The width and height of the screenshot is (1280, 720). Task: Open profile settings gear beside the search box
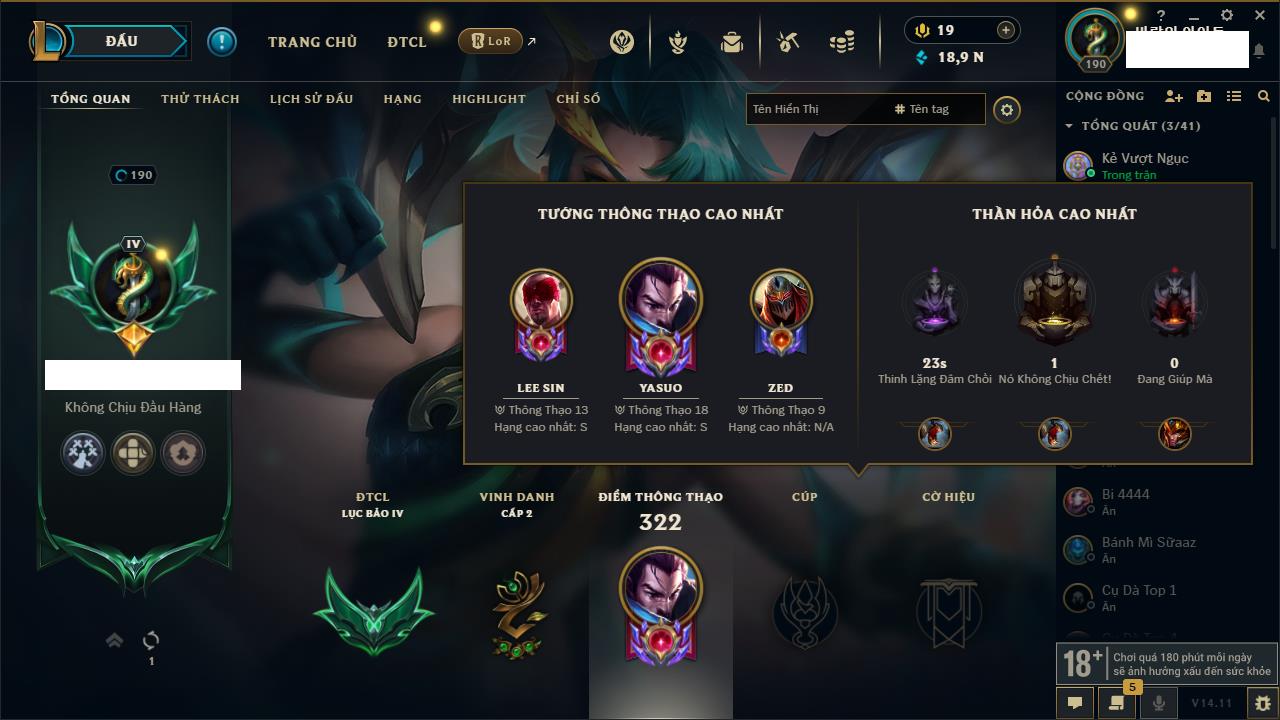click(x=1007, y=109)
